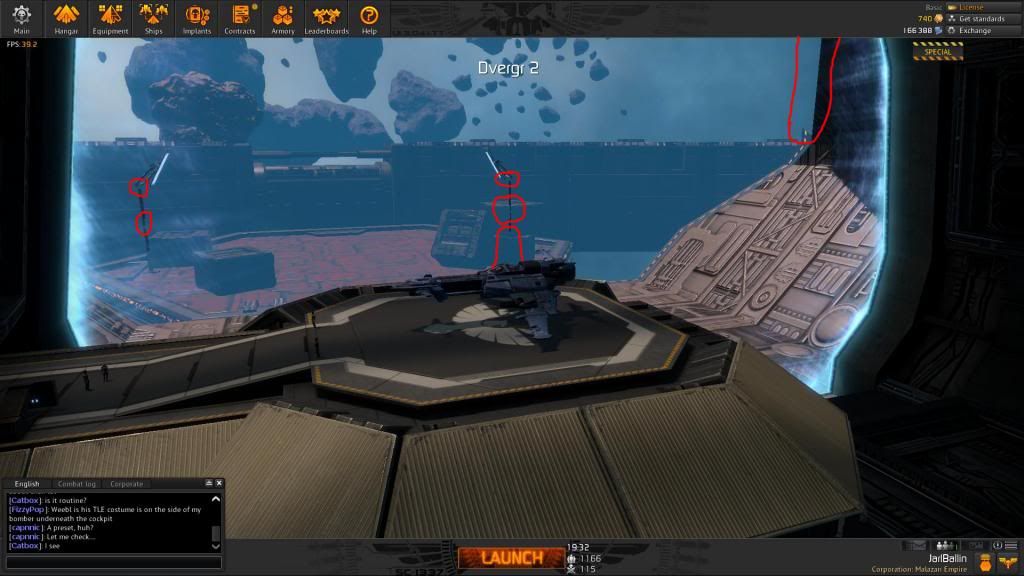Viewport: 1024px width, 576px height.
Task: Open the Equipment section
Action: coord(110,18)
